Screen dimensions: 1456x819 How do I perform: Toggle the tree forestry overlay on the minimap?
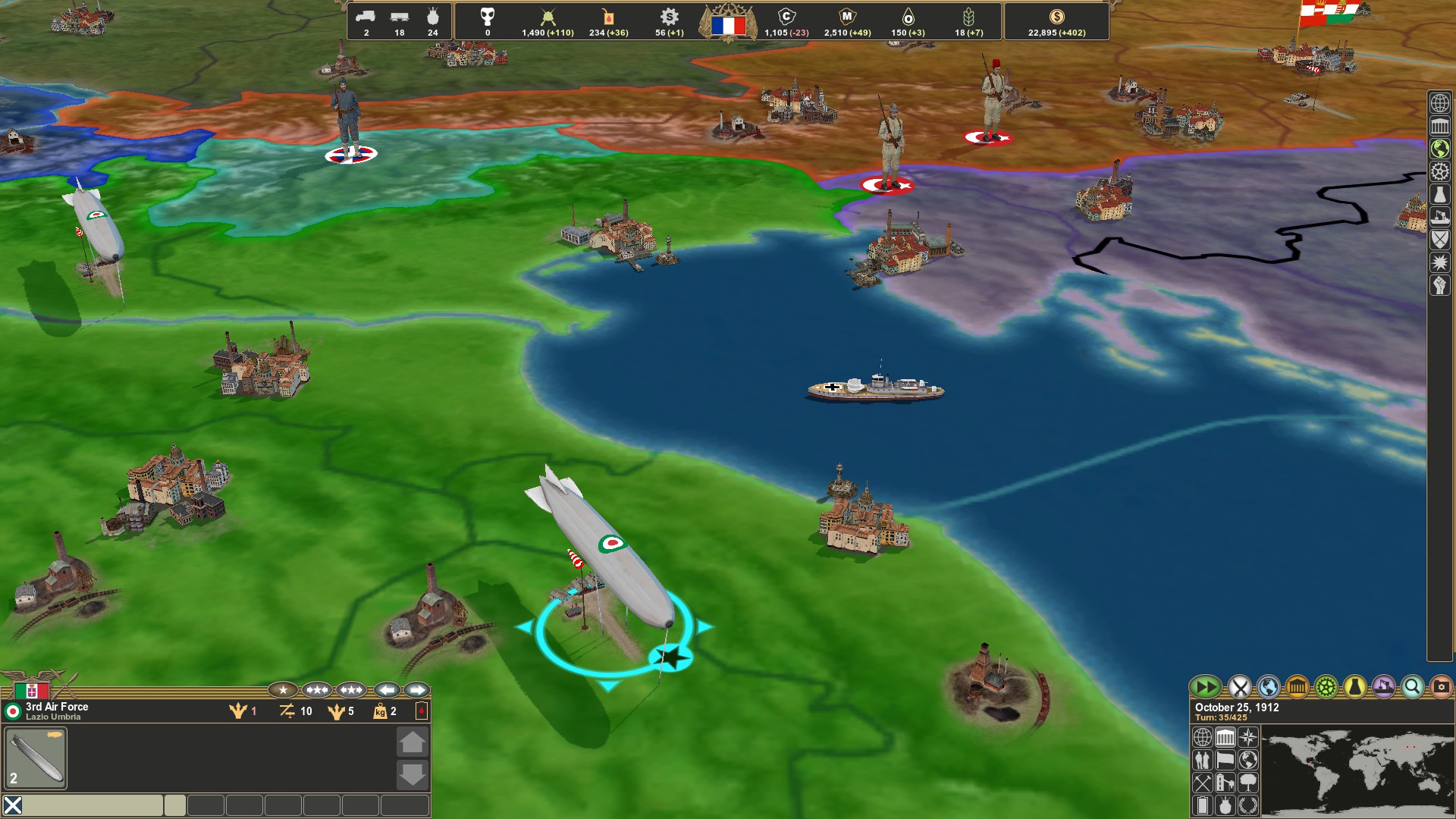(x=1248, y=784)
